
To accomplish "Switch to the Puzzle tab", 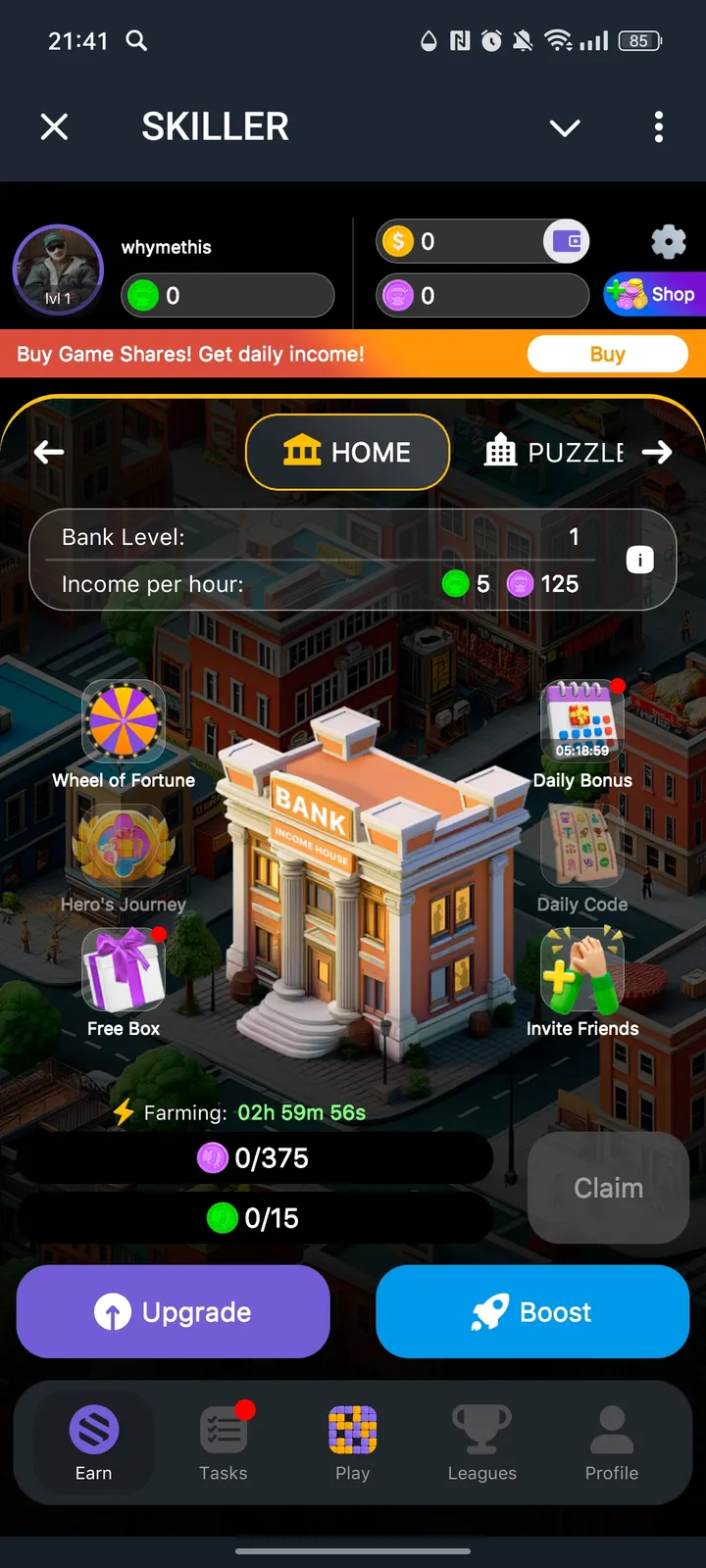I will [556, 452].
